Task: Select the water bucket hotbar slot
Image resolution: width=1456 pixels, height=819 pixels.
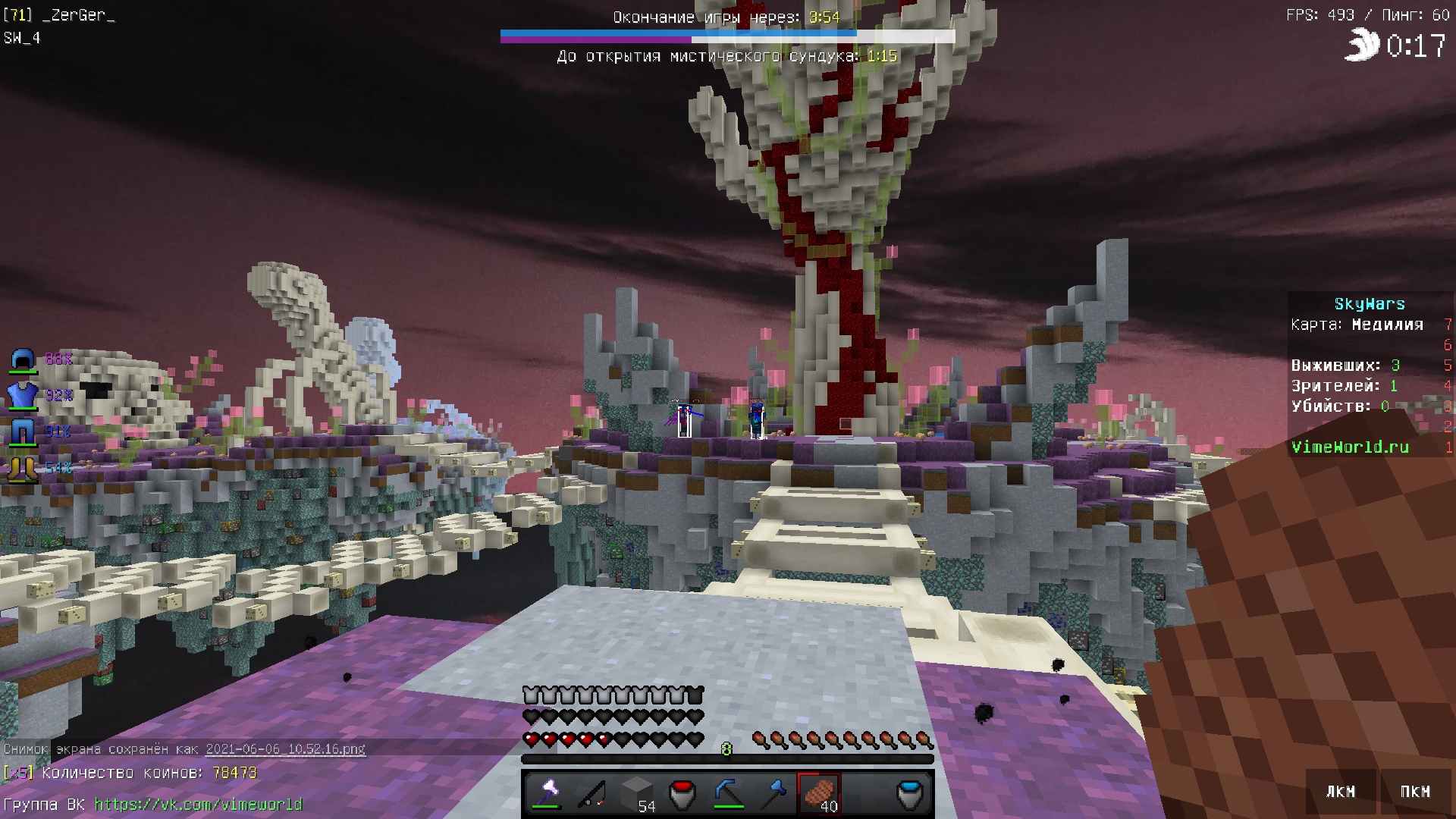Action: coord(910,793)
